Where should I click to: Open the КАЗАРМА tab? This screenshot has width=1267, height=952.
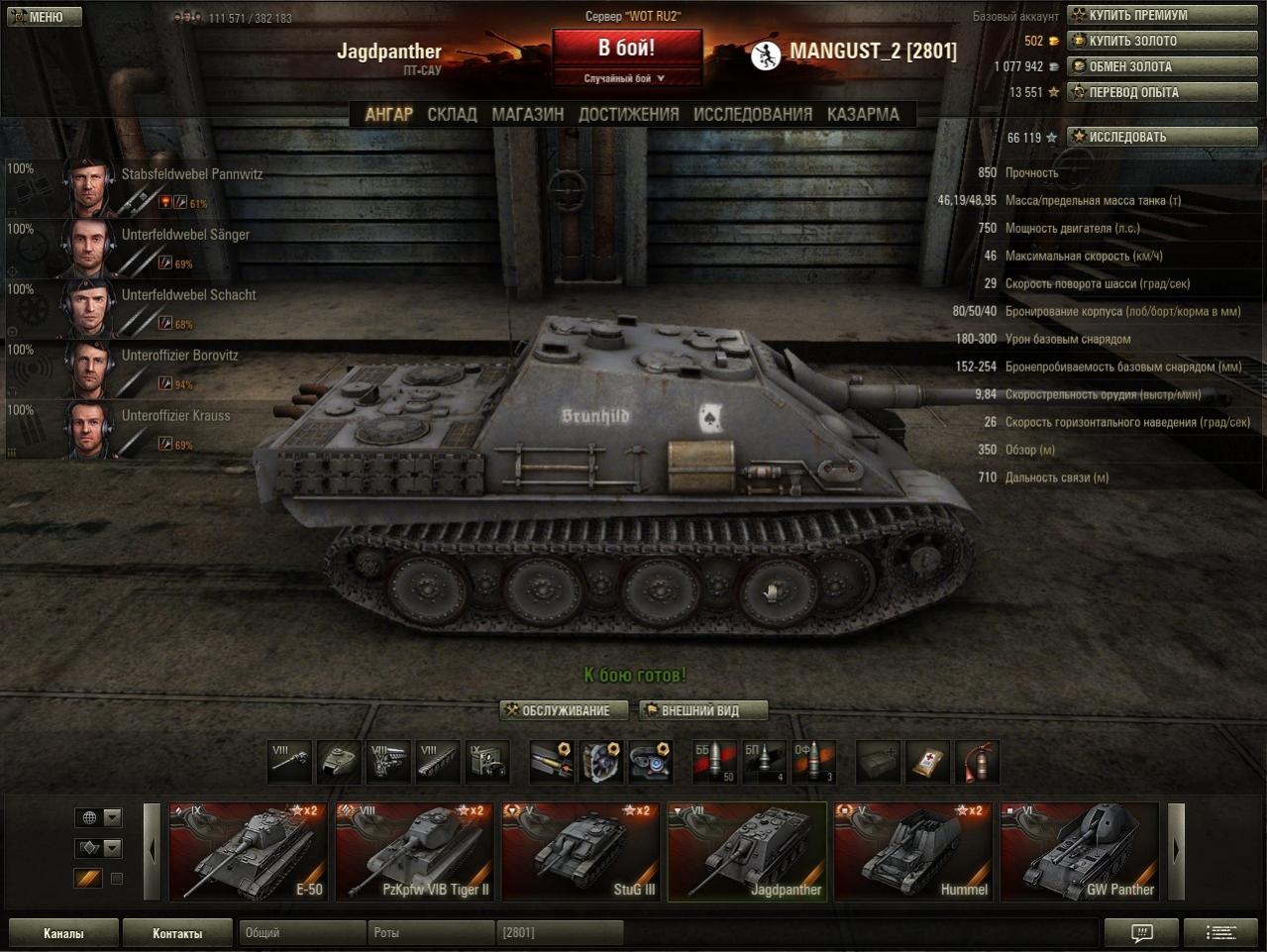(863, 114)
